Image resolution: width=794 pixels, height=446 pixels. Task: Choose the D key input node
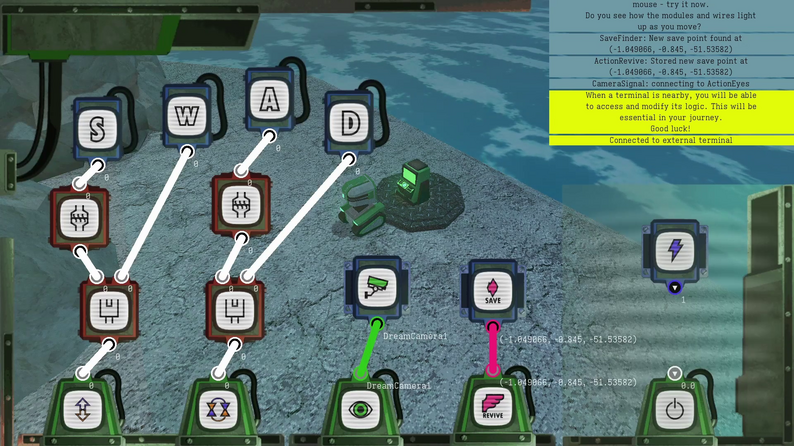pyautogui.click(x=349, y=123)
